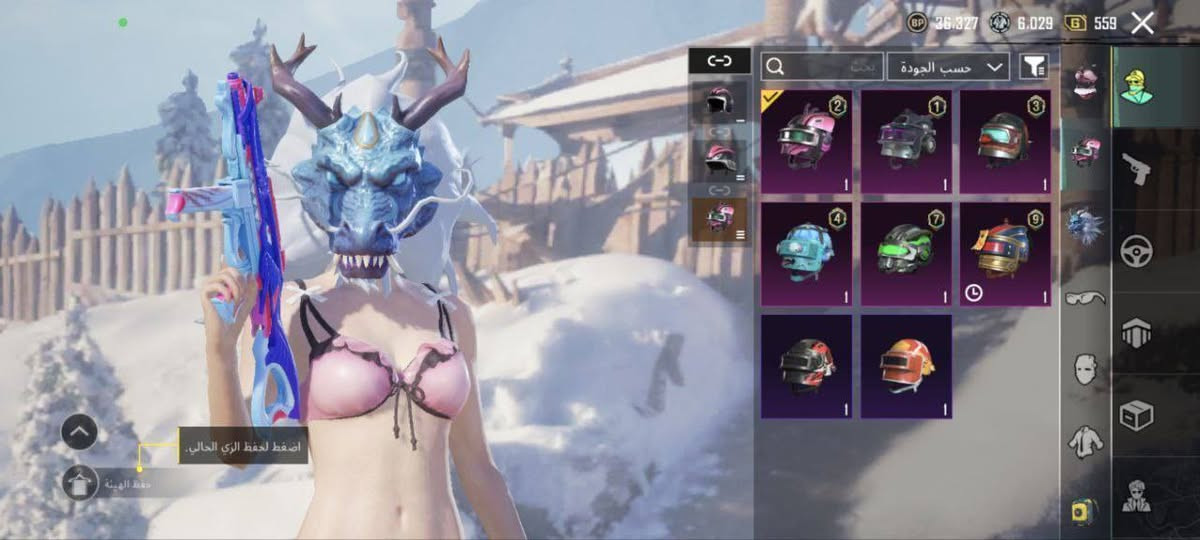This screenshot has height=540, width=1200.
Task: Pick the blue dragon helmet numbered 4
Action: coord(806,254)
